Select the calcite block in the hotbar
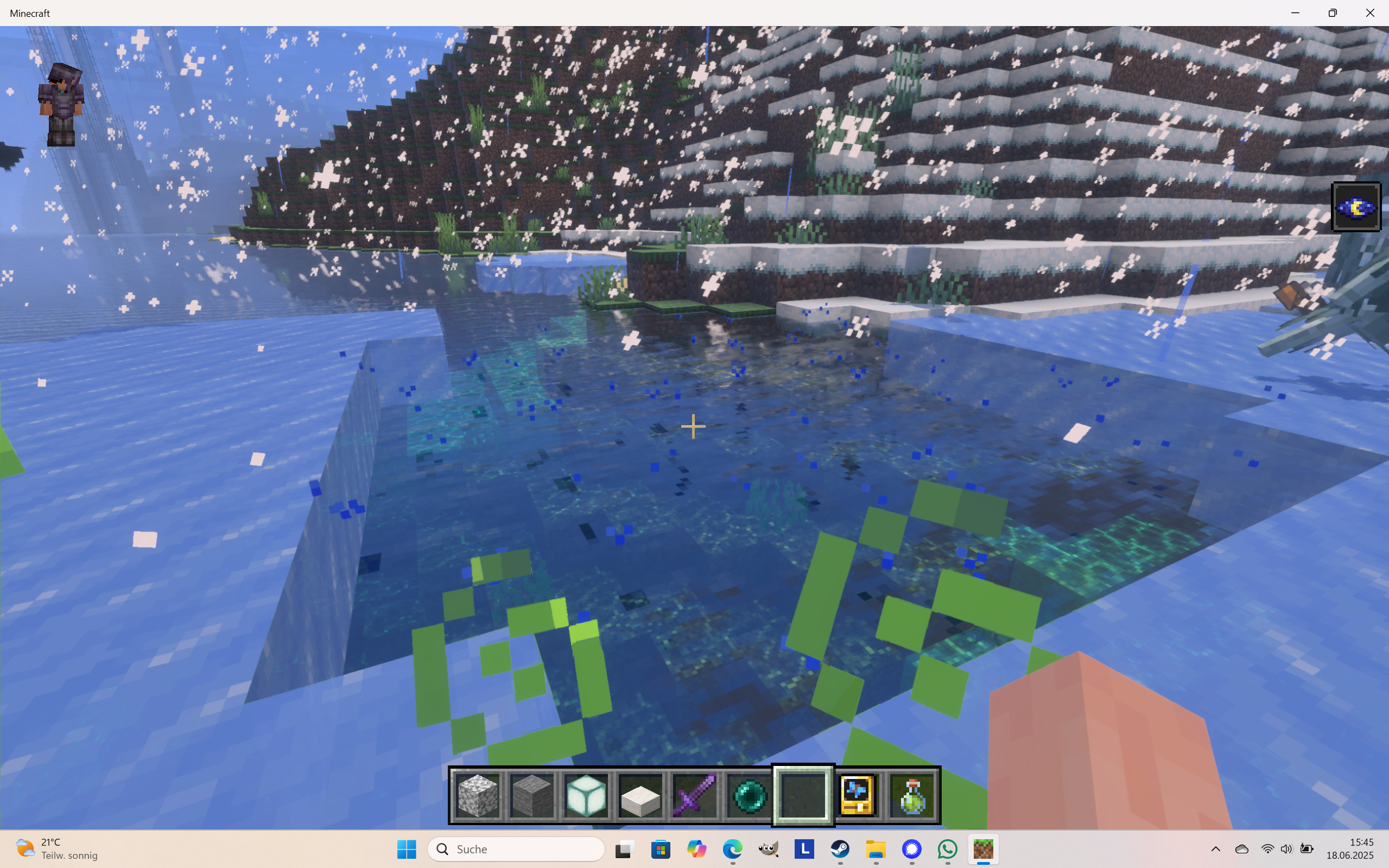The height and width of the screenshot is (868, 1389). 478,795
